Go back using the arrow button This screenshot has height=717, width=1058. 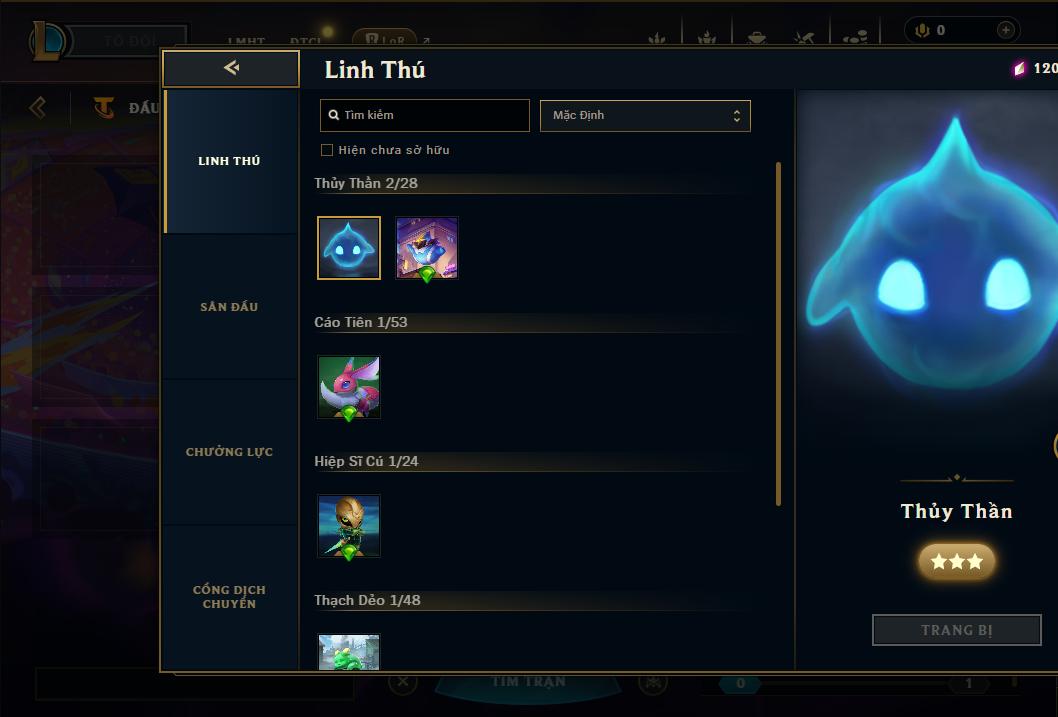point(231,68)
